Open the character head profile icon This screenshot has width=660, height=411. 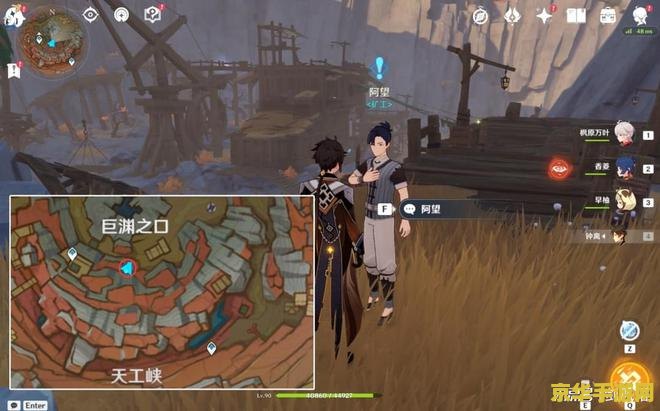pyautogui.click(x=639, y=15)
